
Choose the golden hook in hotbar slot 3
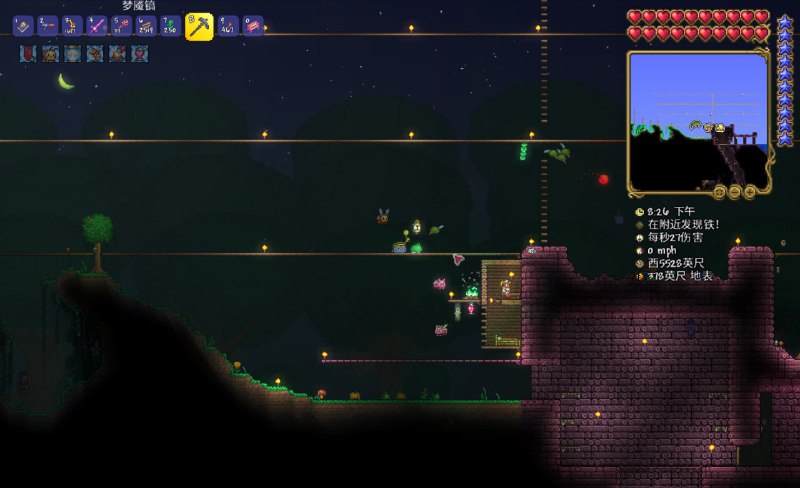73,25
